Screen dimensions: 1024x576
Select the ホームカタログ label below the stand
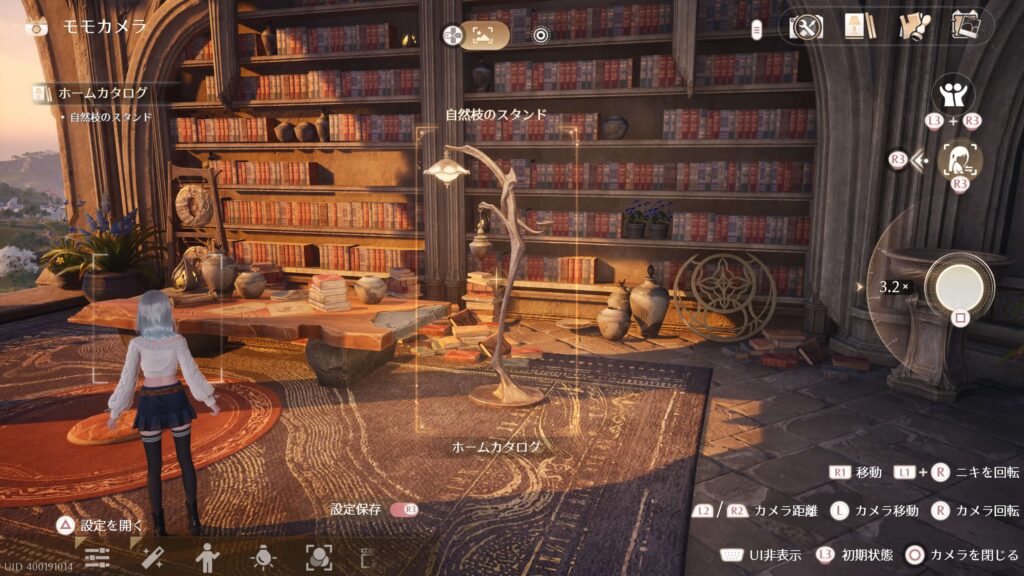[497, 447]
